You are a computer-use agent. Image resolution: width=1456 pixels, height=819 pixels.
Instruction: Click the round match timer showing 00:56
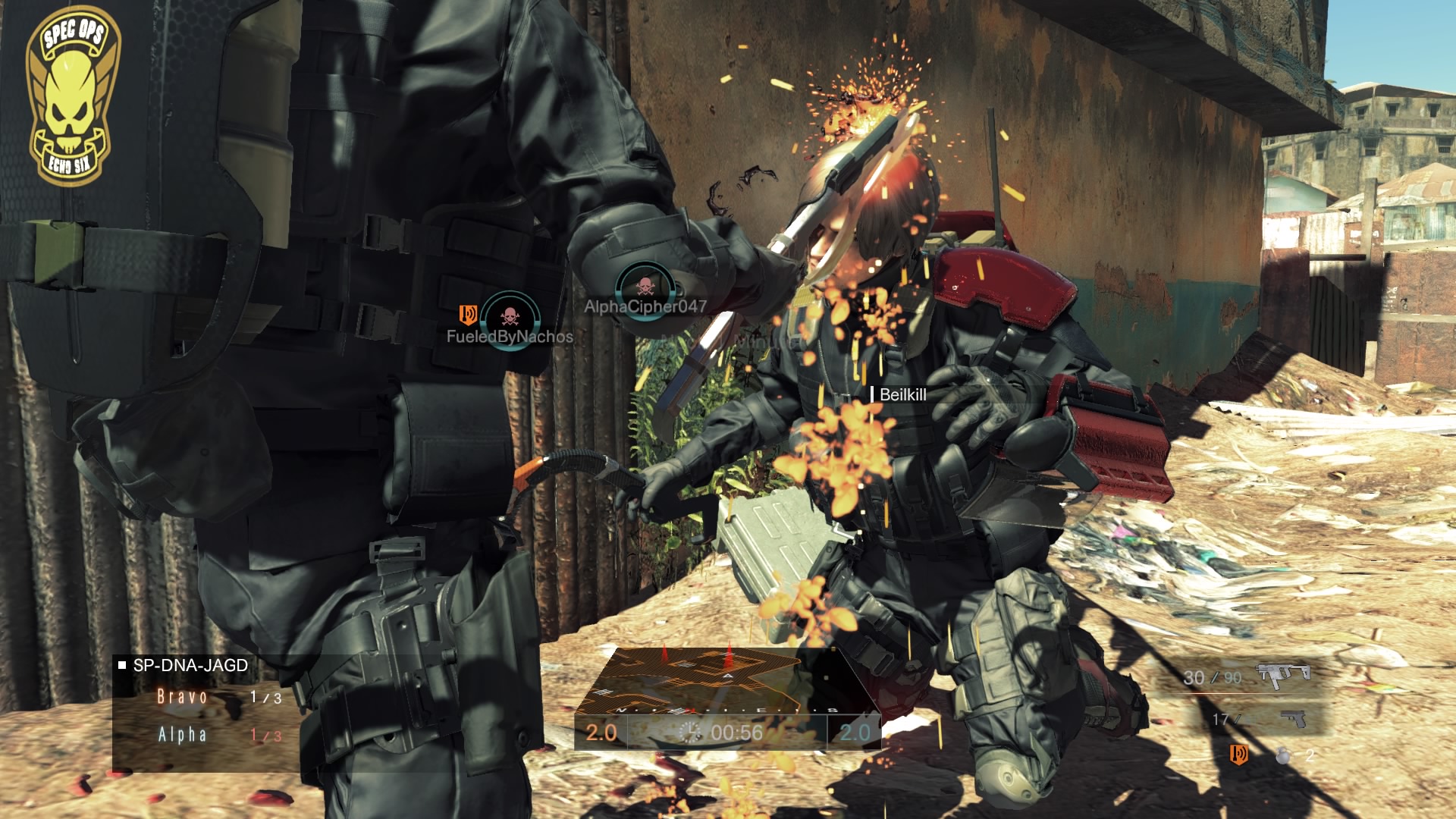click(x=692, y=733)
